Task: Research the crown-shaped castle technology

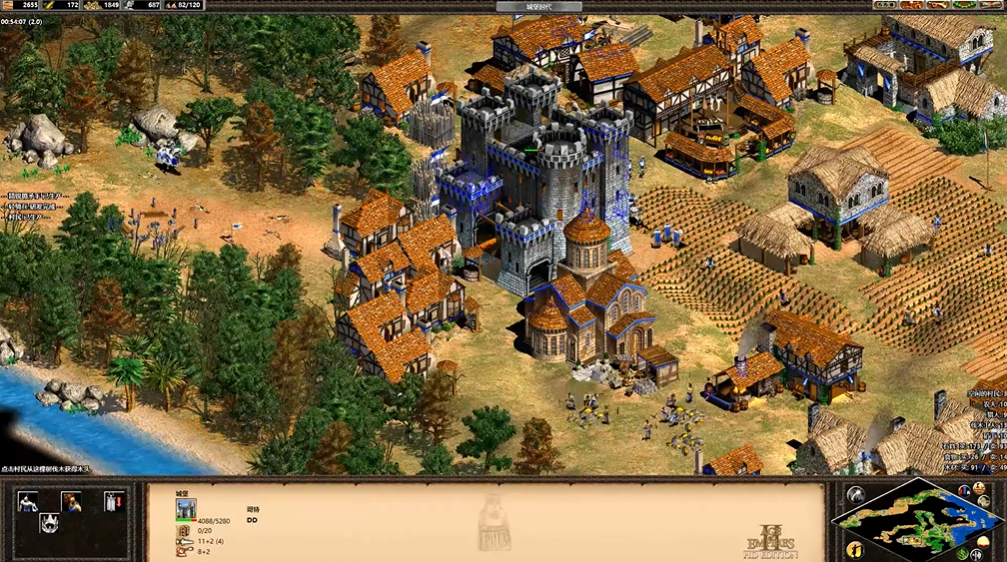Action: click(x=49, y=522)
